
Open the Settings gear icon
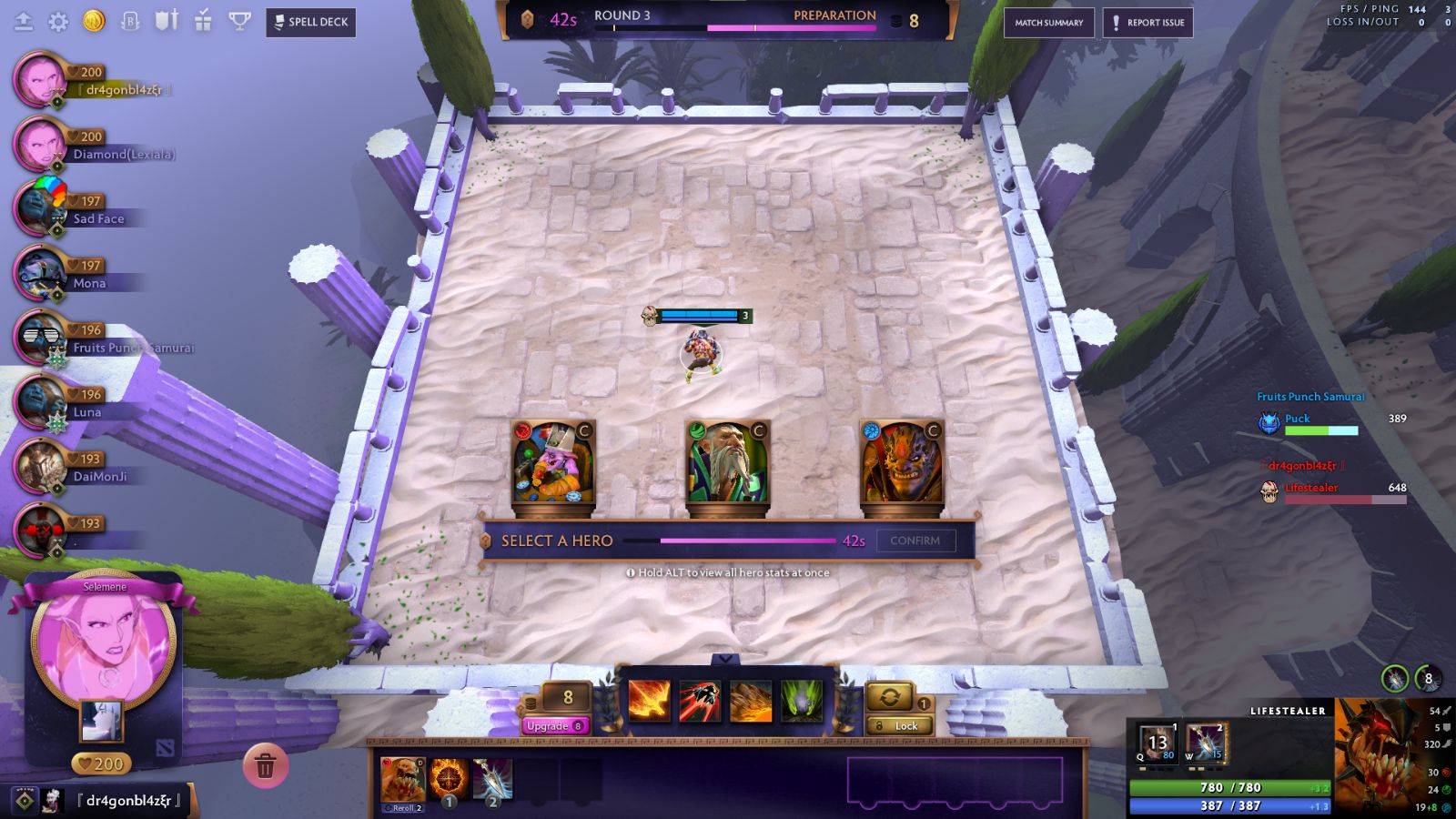(58, 22)
